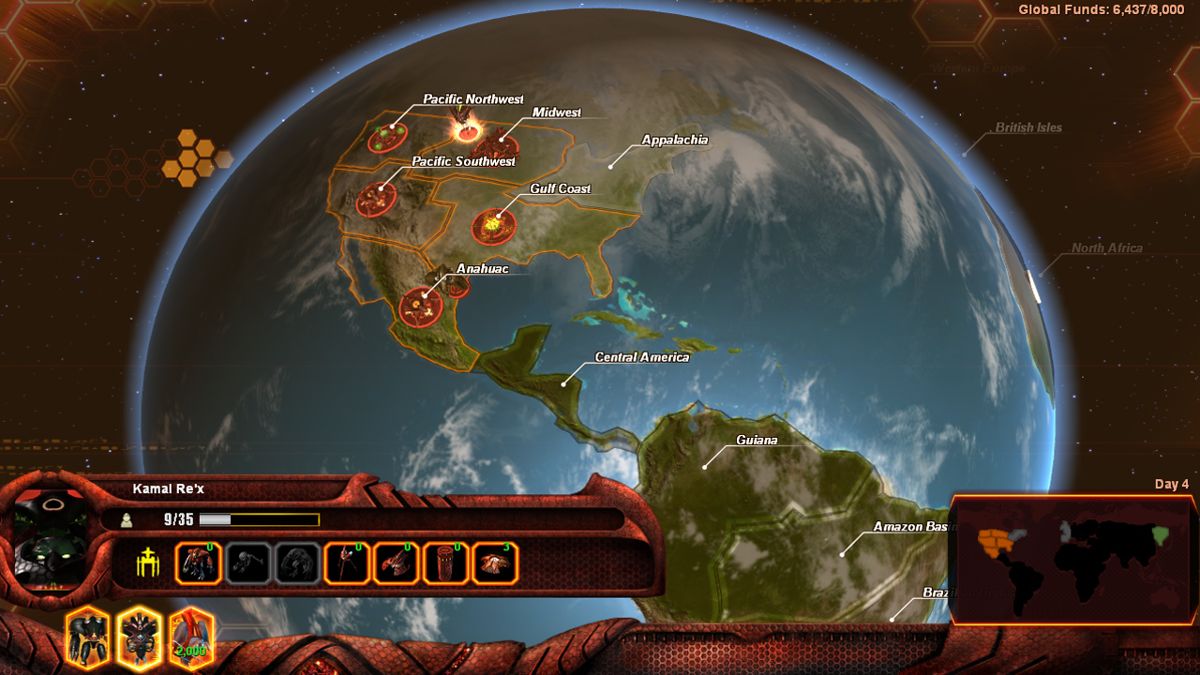The image size is (1200, 675).
Task: Select the saucer unit slot with count 3
Action: pyautogui.click(x=494, y=564)
